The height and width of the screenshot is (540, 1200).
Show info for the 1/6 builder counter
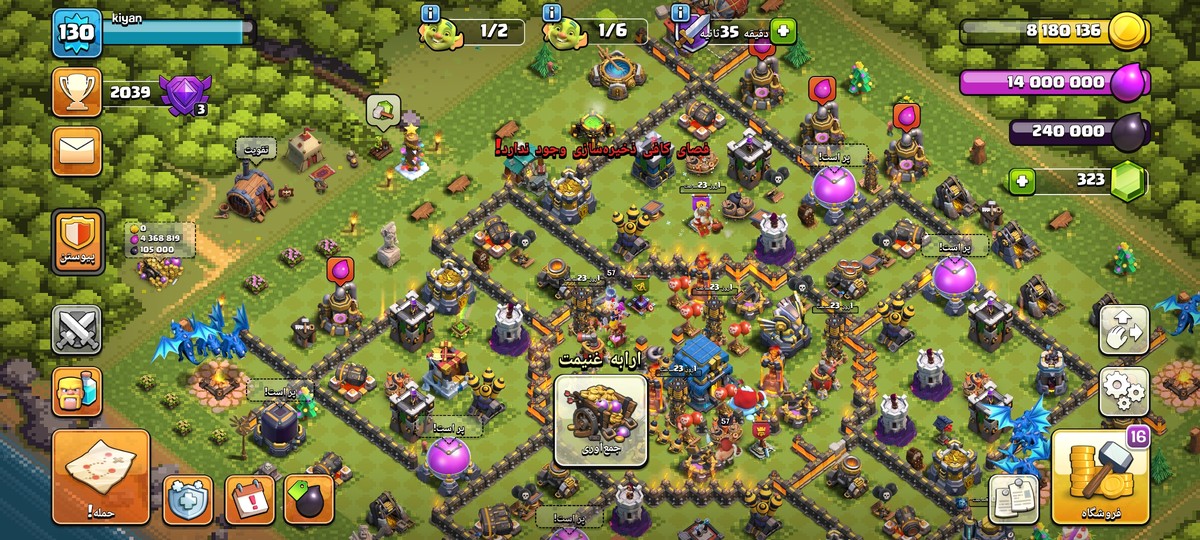[551, 13]
